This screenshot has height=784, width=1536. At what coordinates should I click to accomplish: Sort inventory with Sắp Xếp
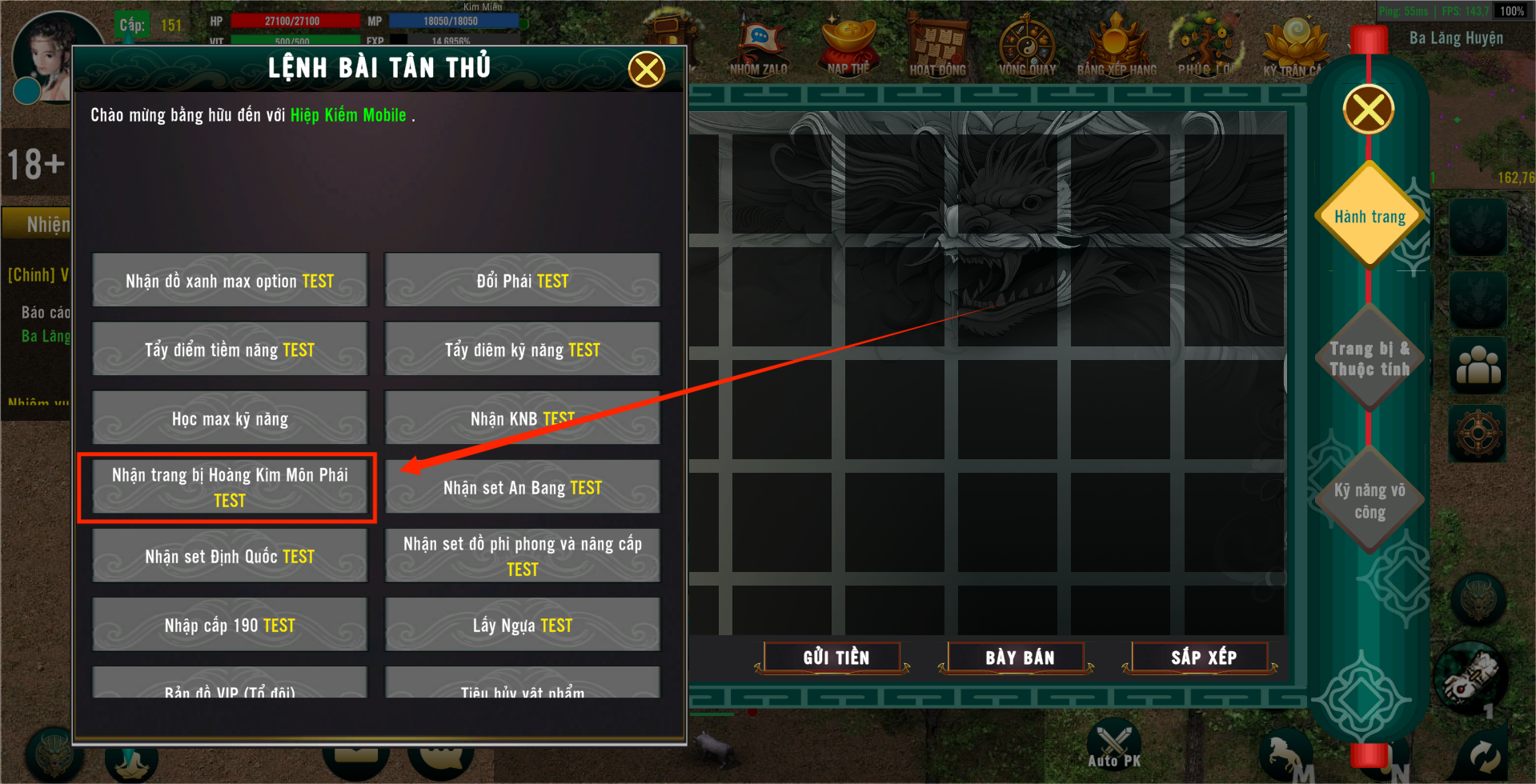pos(1203,658)
